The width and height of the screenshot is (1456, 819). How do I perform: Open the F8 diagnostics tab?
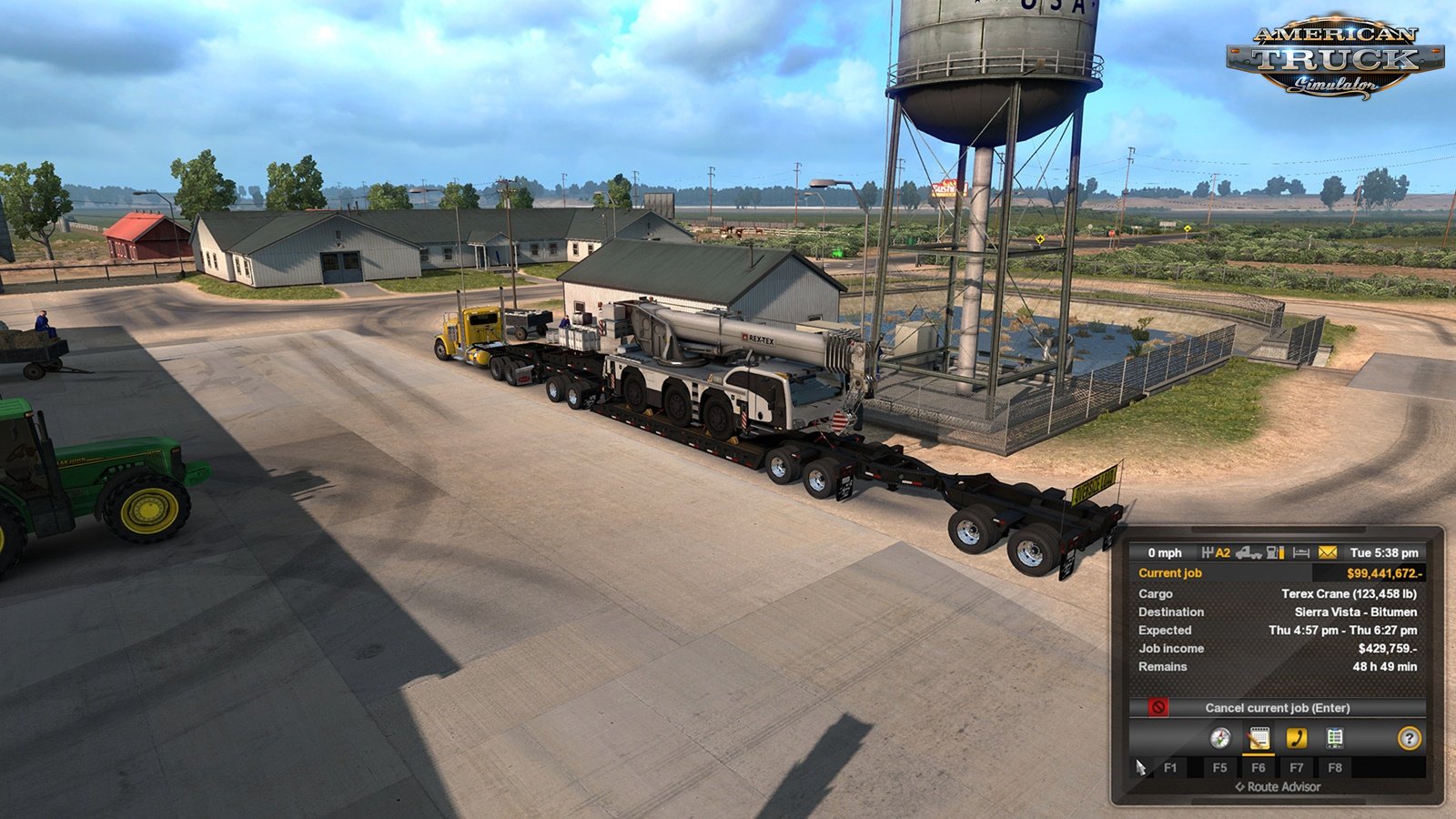coord(1335,768)
